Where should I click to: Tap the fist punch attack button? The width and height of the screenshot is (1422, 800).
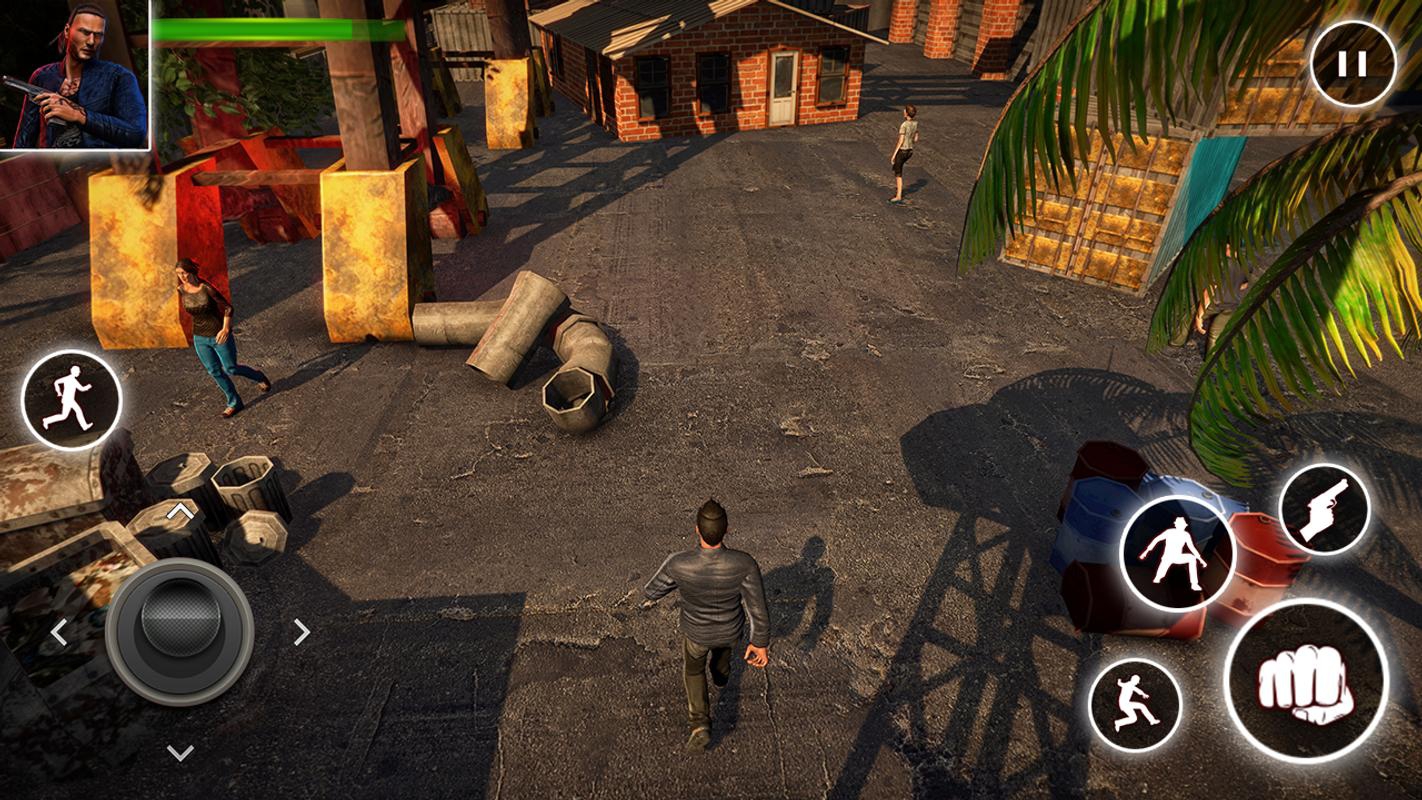1305,681
